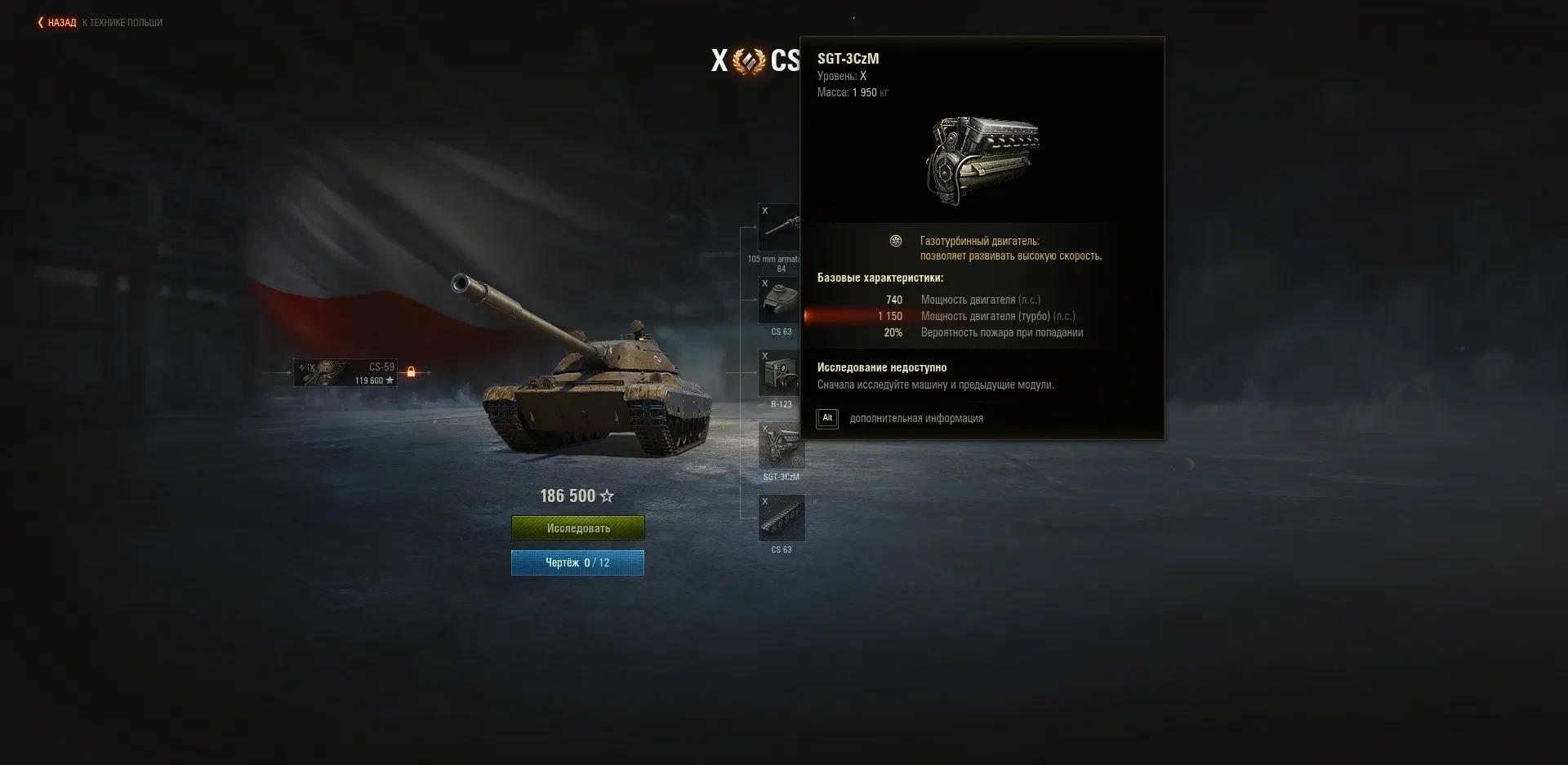Select the R-123 radio module
The width and height of the screenshot is (1568, 765).
tap(779, 373)
